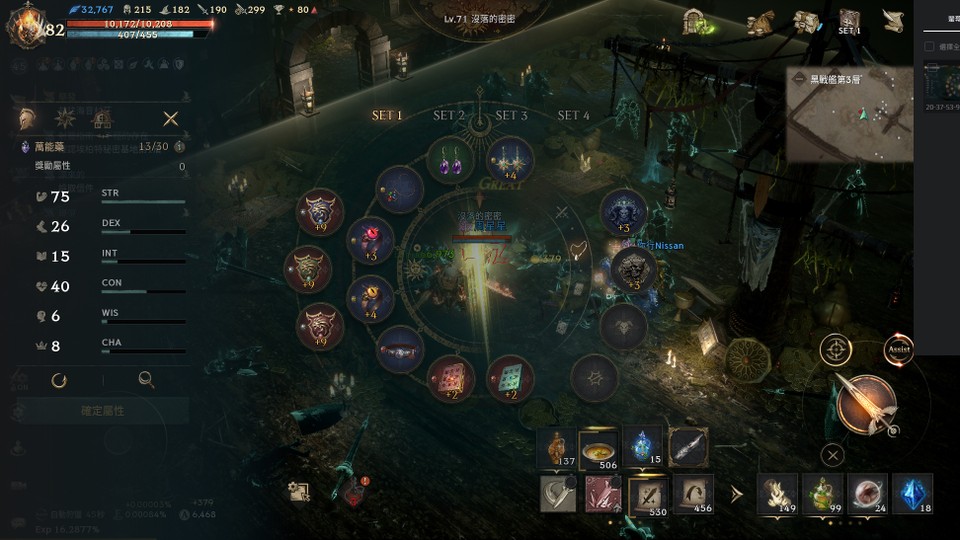The image size is (960, 540).
Task: Switch to equipment SET 2
Action: [x=449, y=116]
